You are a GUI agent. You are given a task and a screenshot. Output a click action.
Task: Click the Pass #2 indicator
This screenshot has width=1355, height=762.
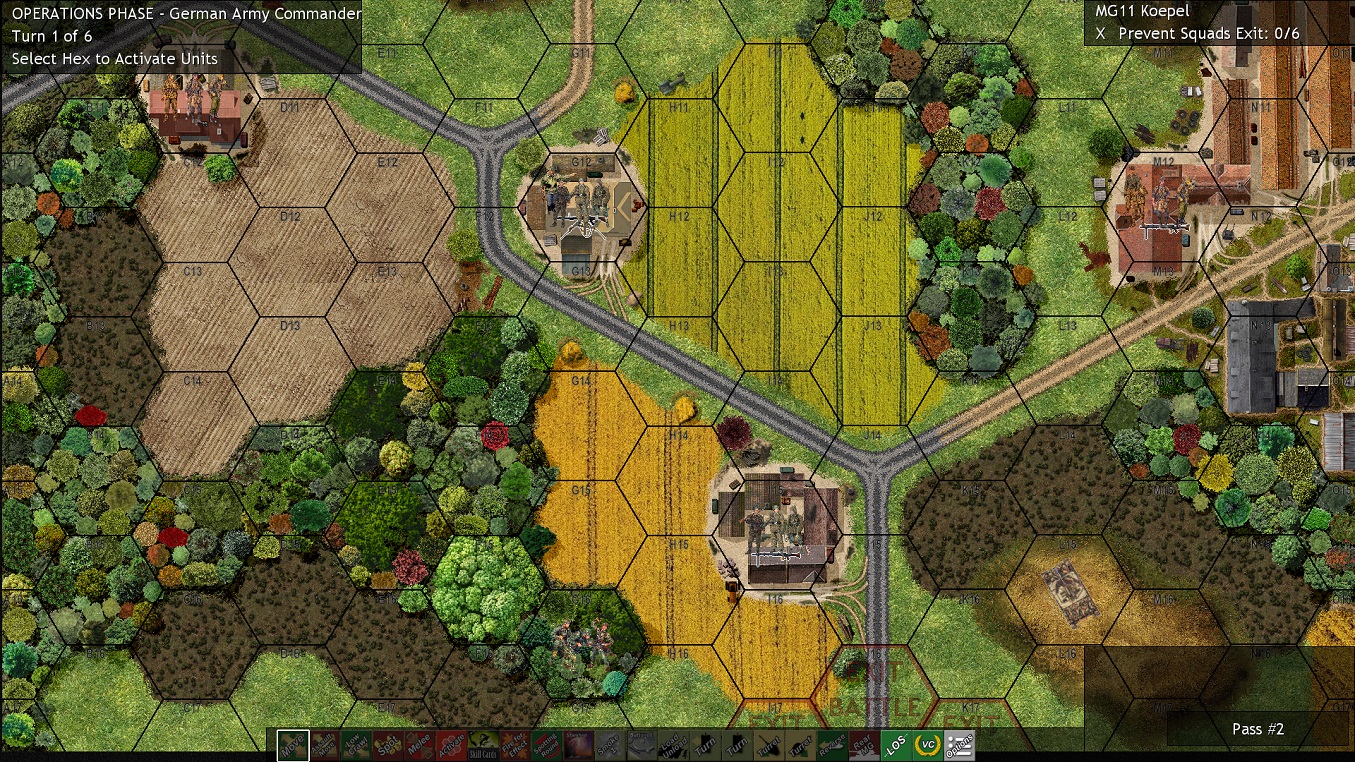point(1257,729)
